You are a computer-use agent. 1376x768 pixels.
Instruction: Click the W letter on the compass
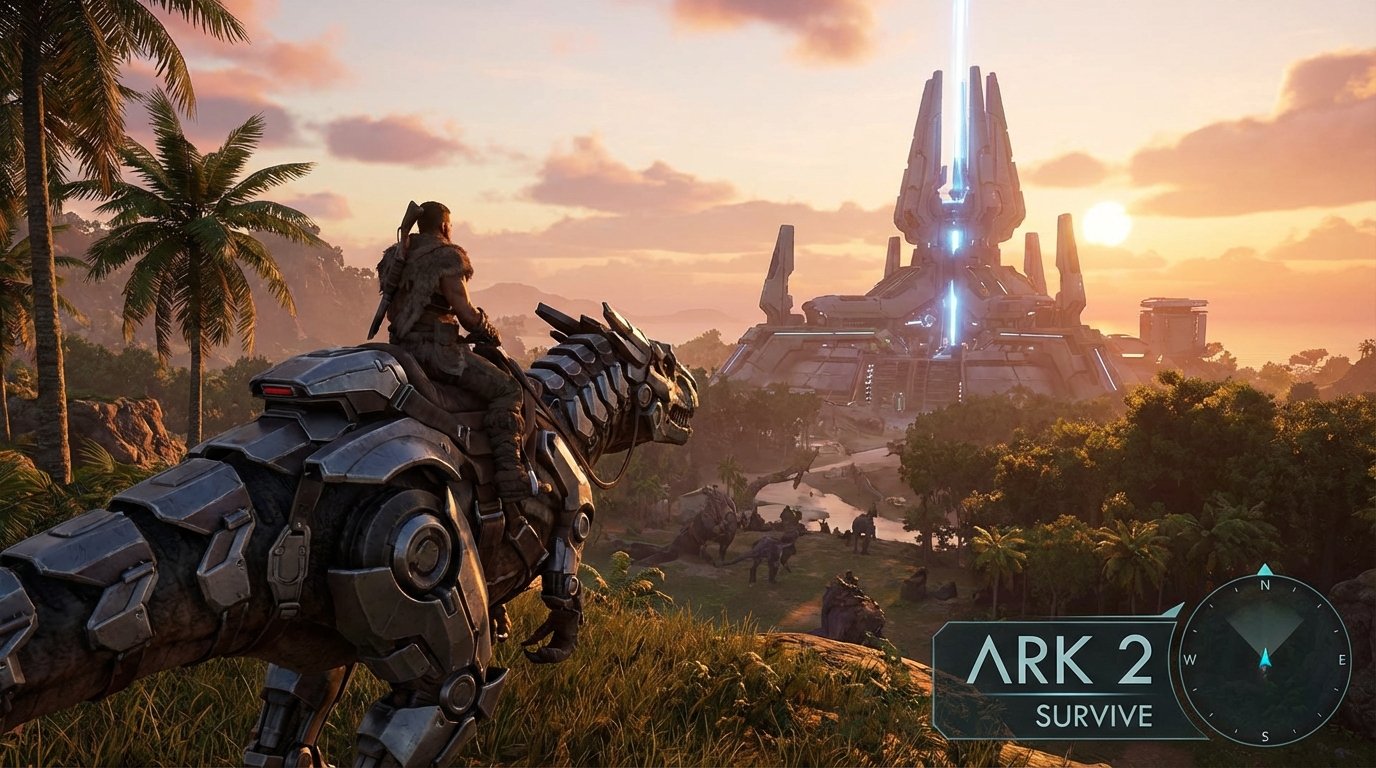tap(1189, 659)
